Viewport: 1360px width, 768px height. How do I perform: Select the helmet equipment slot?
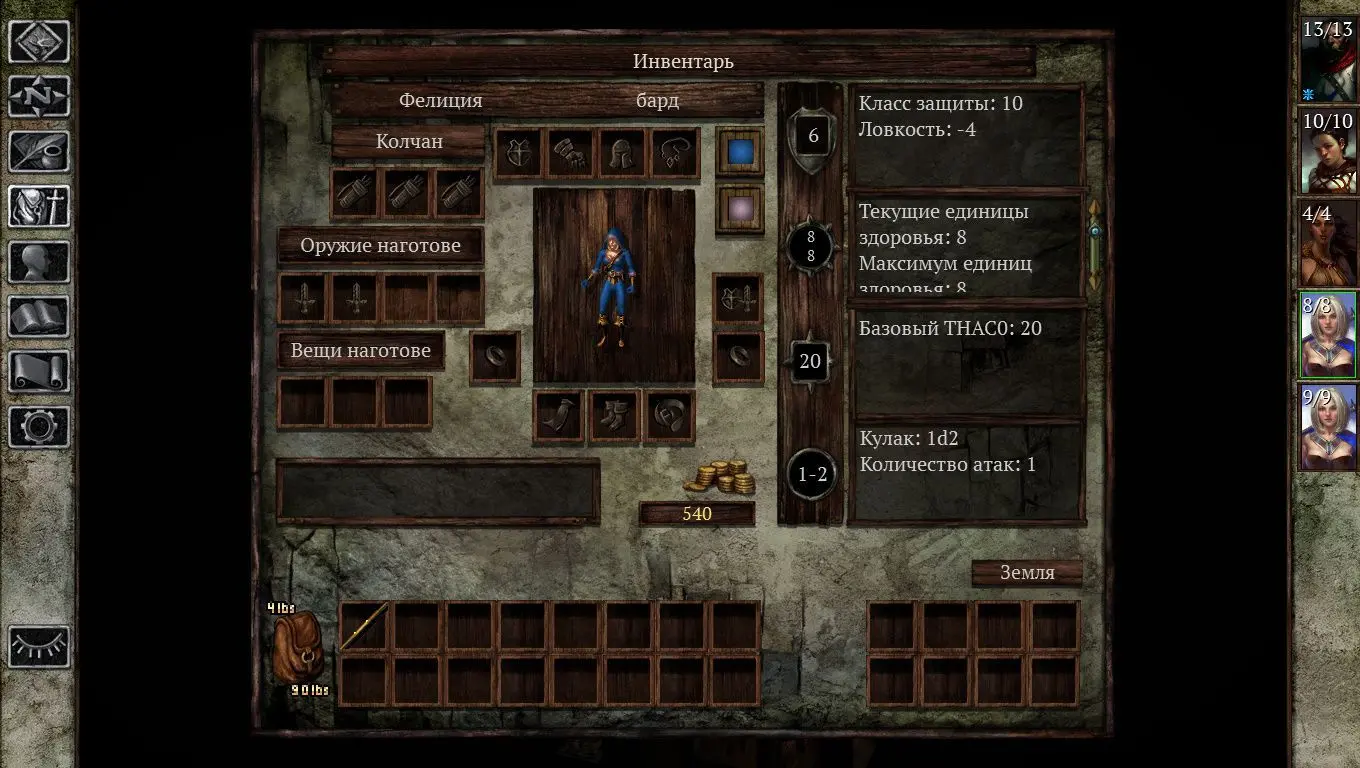click(x=622, y=153)
